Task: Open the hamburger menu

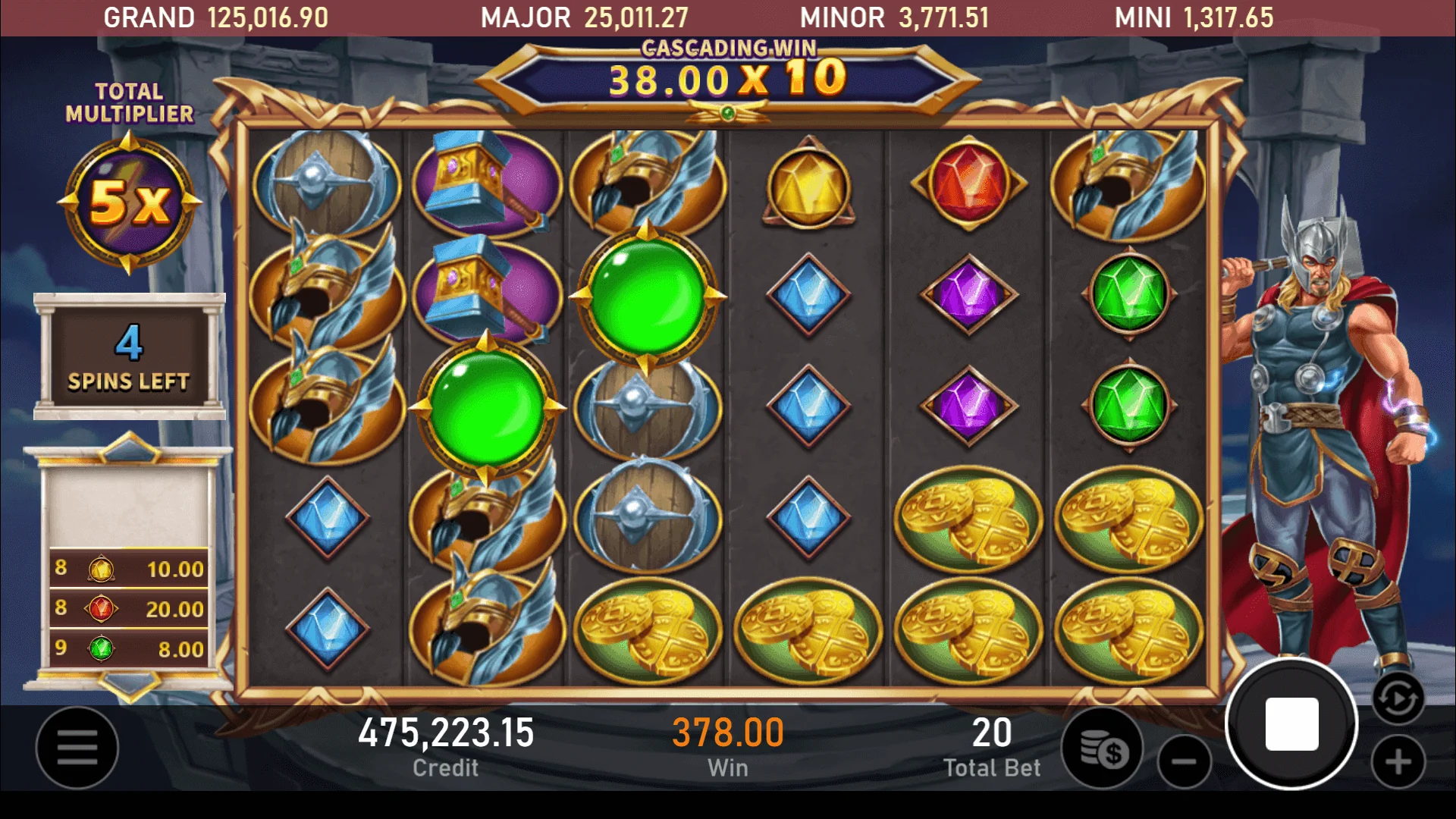Action: tap(77, 748)
